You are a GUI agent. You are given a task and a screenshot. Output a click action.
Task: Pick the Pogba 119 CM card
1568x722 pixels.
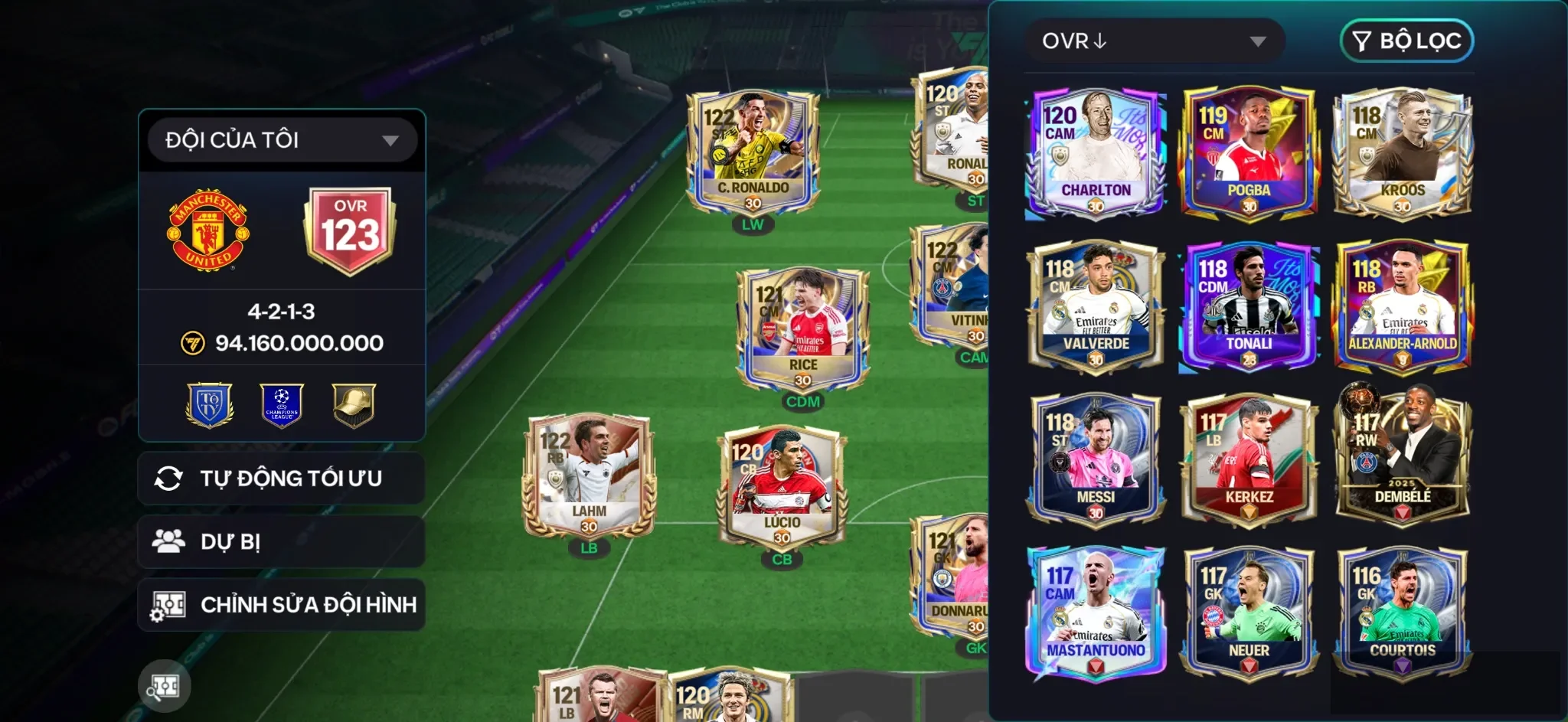(x=1249, y=153)
